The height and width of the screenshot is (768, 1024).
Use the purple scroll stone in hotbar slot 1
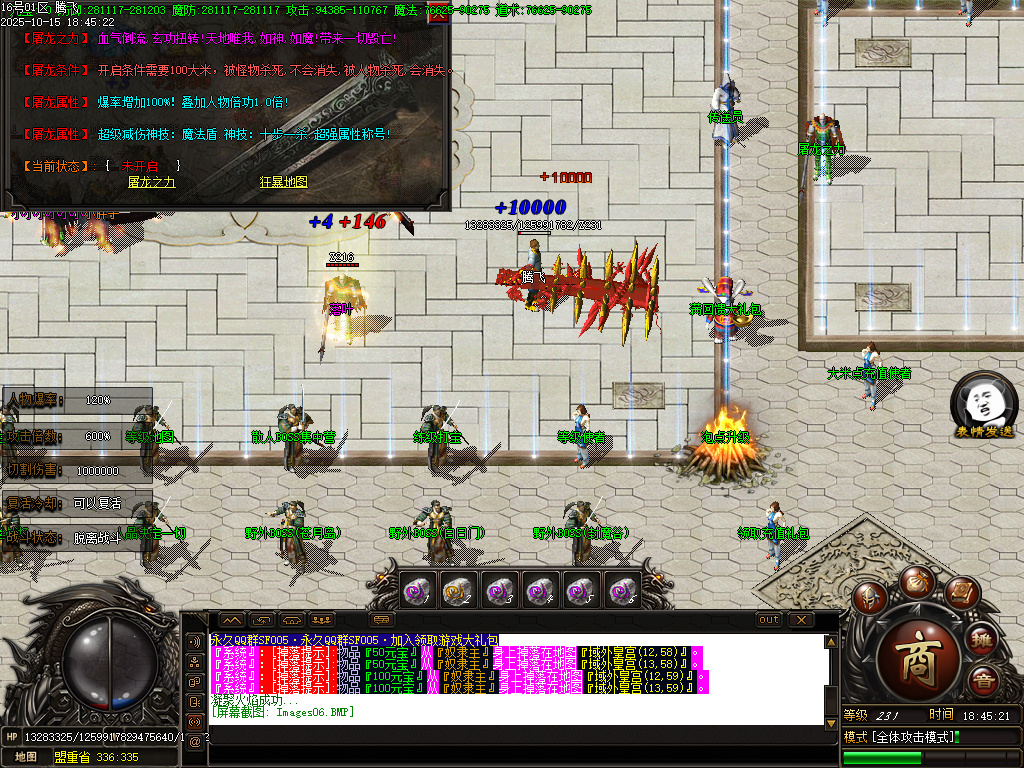click(x=417, y=592)
